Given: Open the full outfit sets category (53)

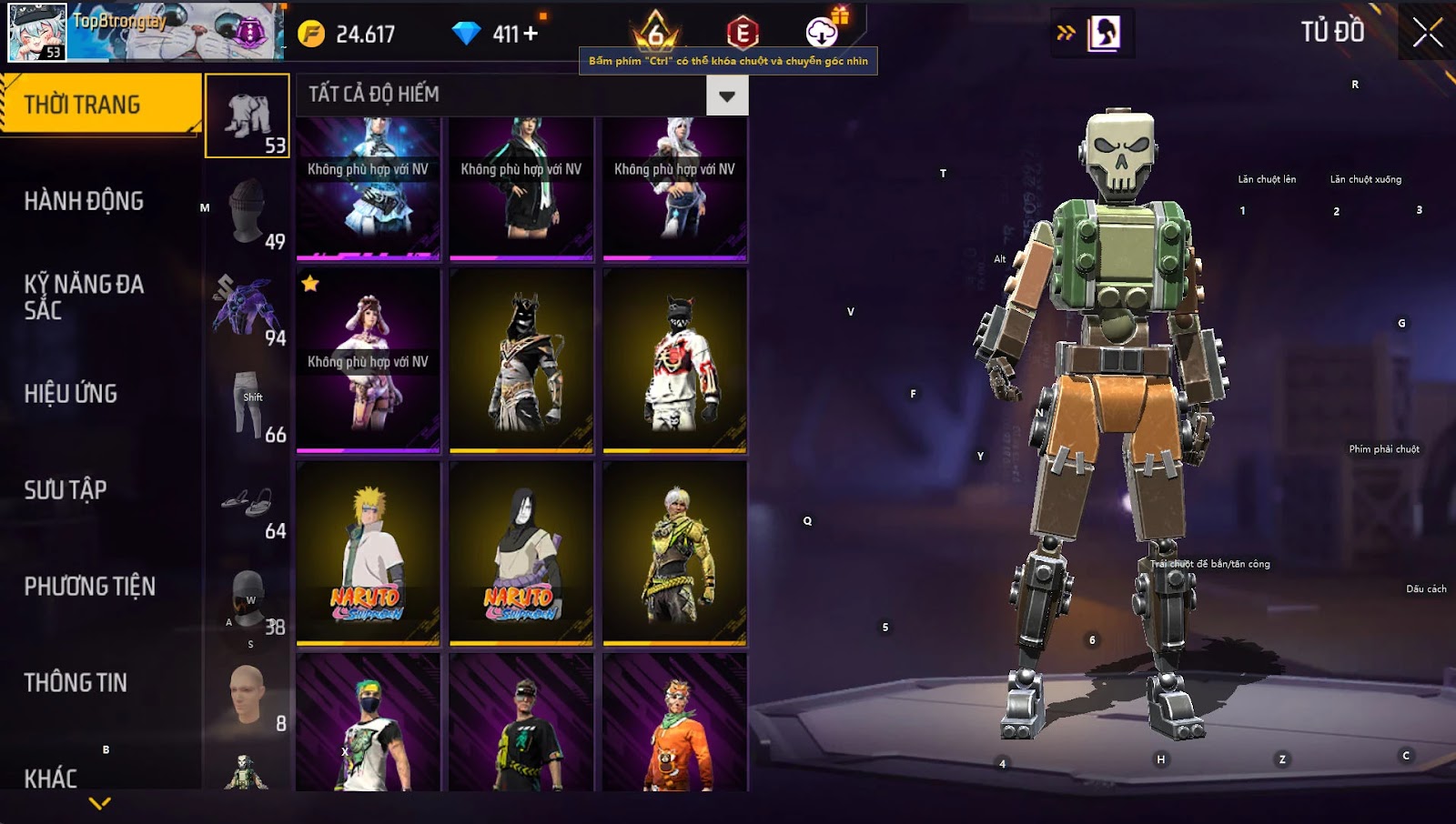Looking at the screenshot, I should (x=248, y=116).
